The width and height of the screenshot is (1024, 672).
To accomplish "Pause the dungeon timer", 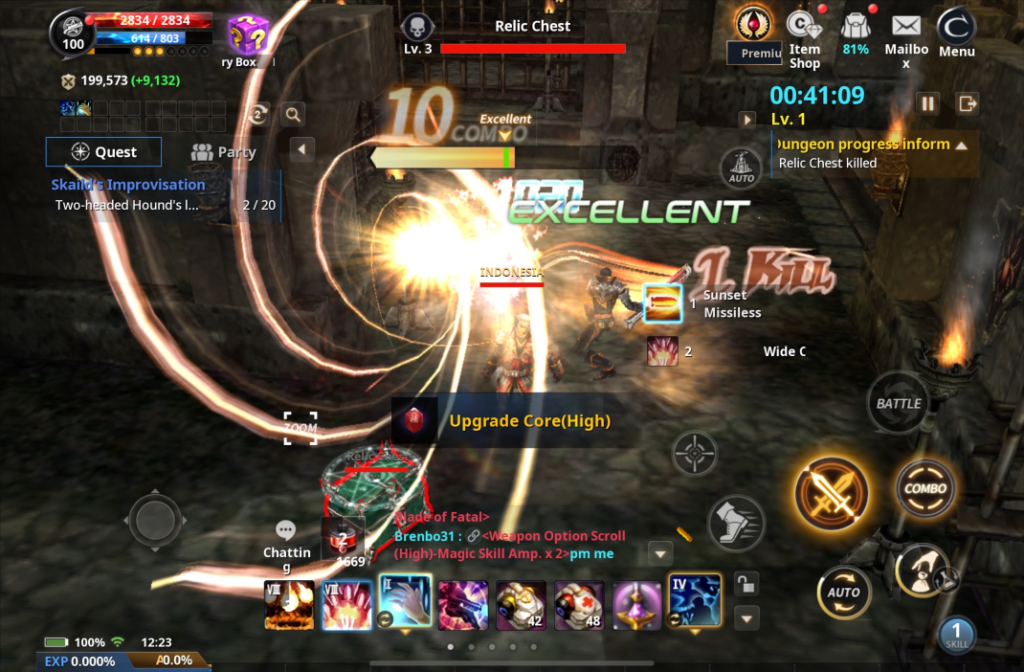I will (x=928, y=103).
